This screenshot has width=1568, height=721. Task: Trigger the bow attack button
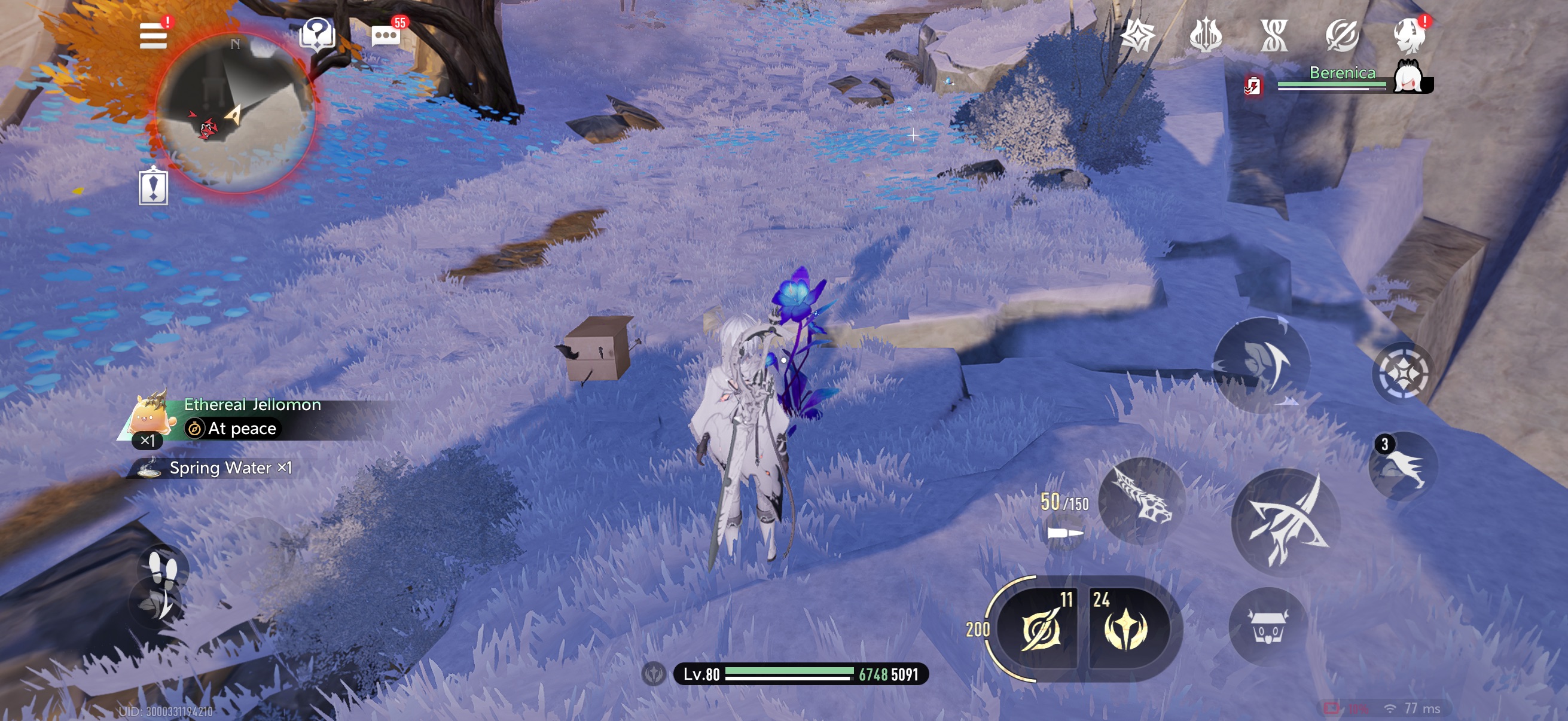click(1286, 521)
